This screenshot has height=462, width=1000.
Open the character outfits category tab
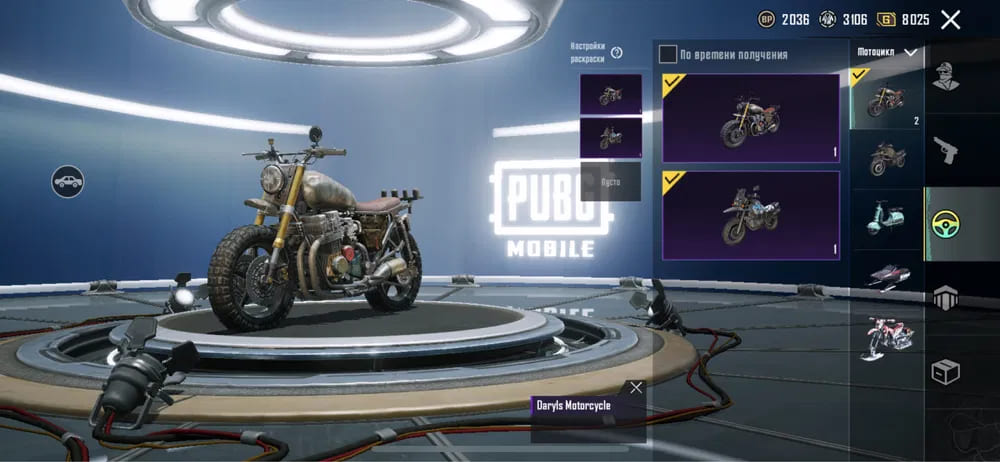tap(945, 76)
